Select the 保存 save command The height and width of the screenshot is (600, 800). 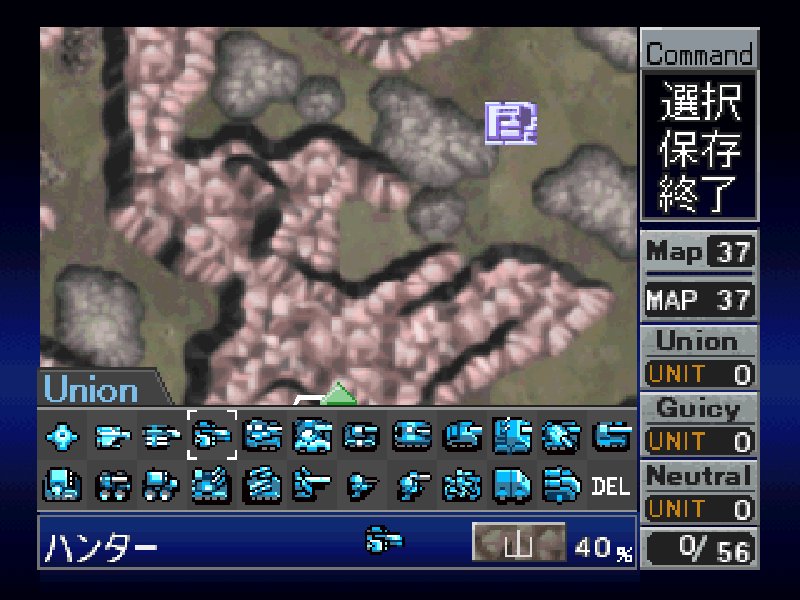click(699, 148)
